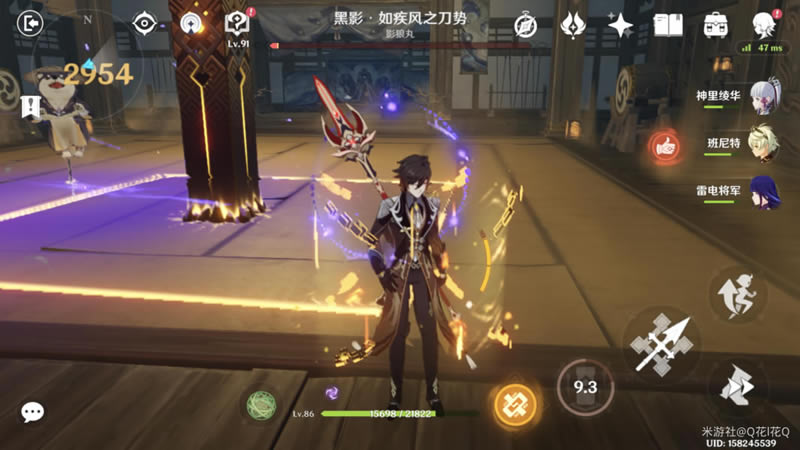Activate the golden Geo elemental skill
The height and width of the screenshot is (450, 800).
516,404
